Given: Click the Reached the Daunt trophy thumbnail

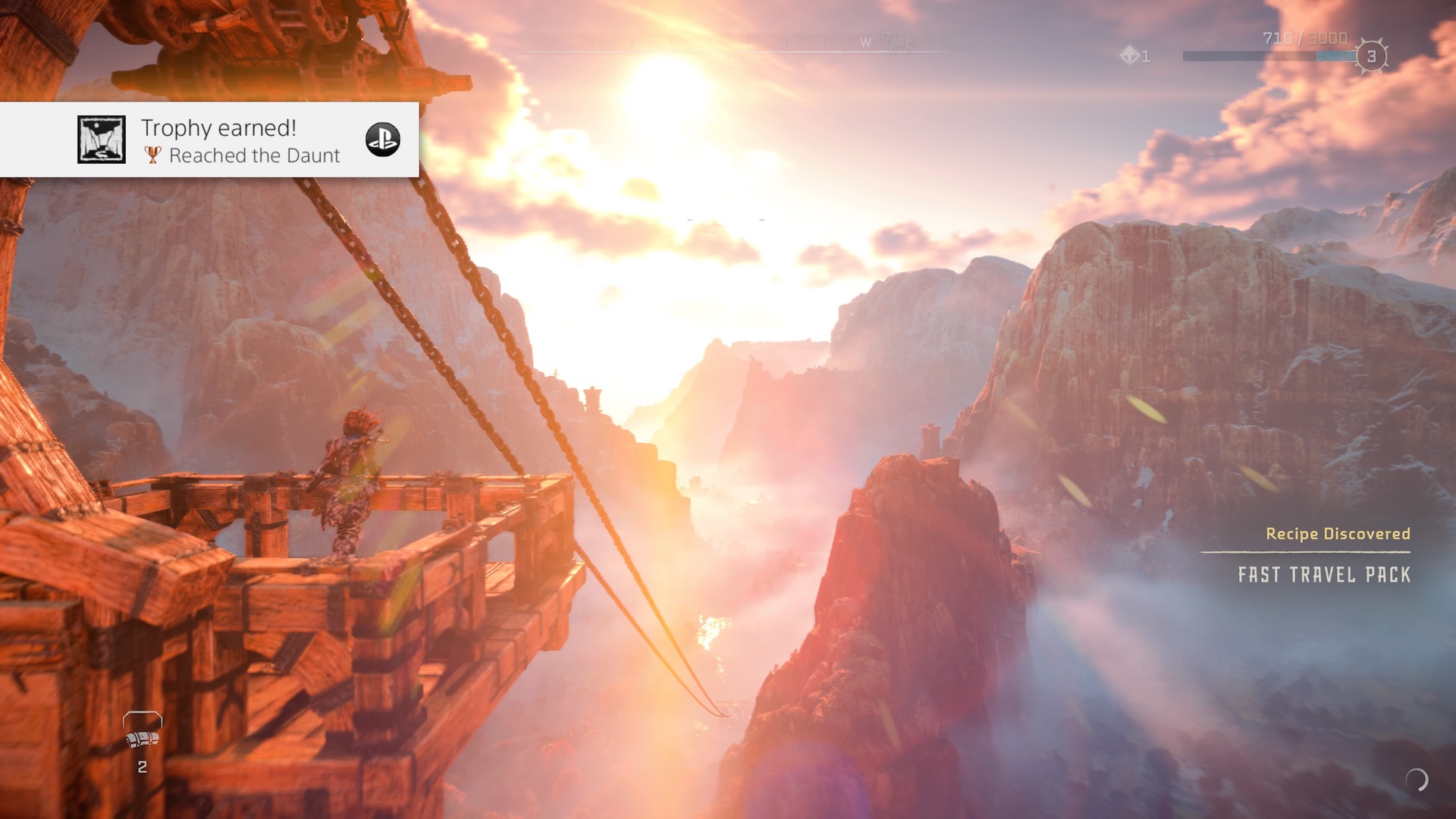Looking at the screenshot, I should click(102, 140).
